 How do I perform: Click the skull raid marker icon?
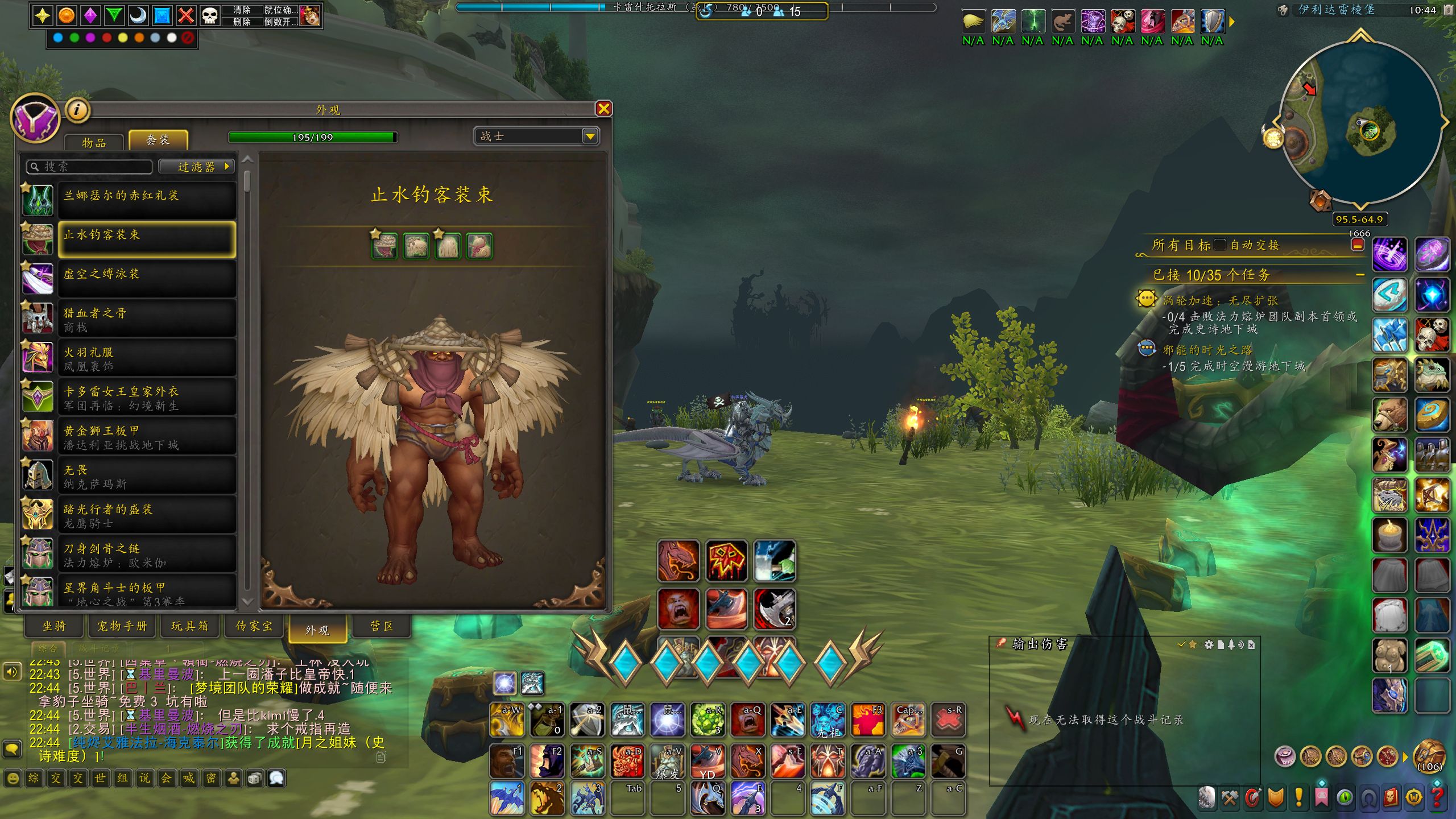click(210, 15)
